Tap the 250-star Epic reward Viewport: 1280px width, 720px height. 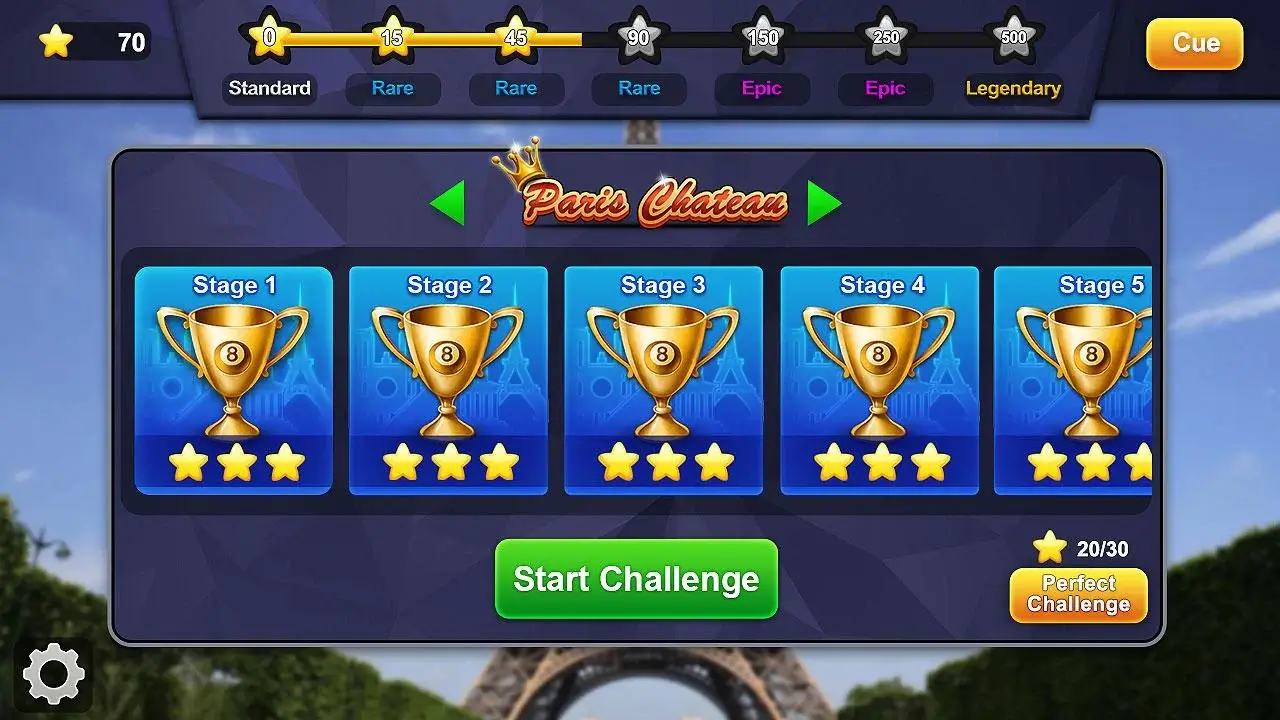click(x=886, y=40)
